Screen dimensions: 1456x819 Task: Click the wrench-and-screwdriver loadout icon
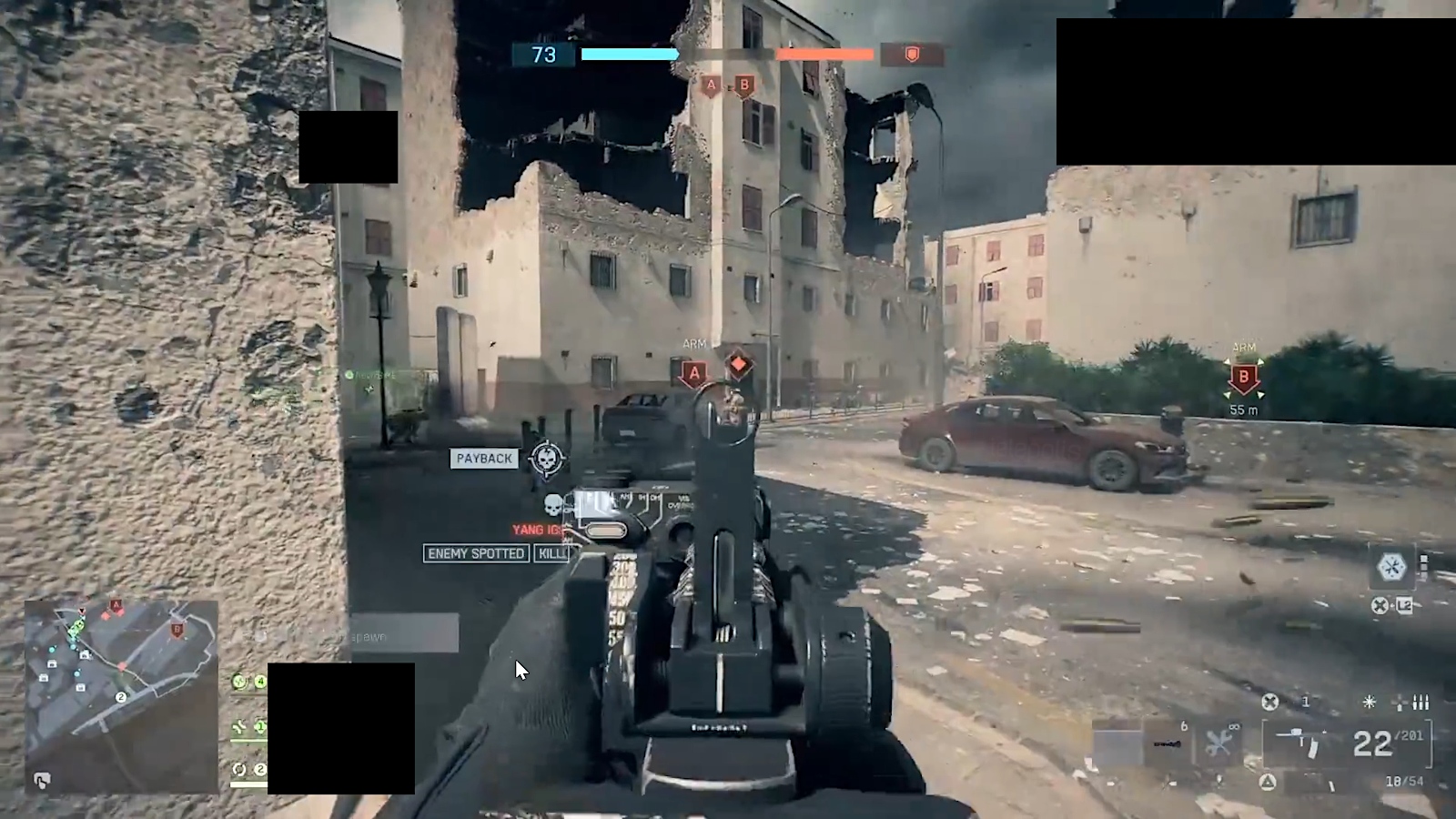tap(1219, 739)
